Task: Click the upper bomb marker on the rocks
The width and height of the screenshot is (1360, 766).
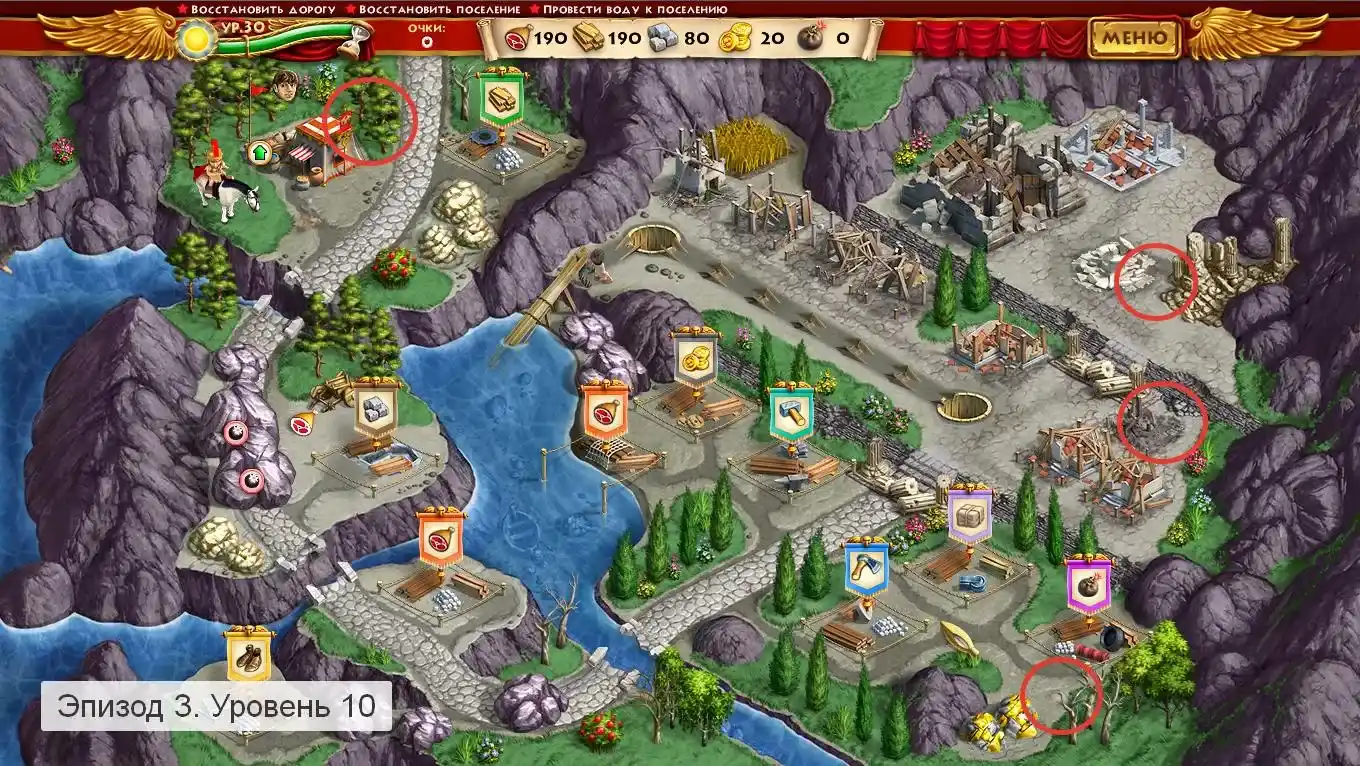Action: click(237, 433)
